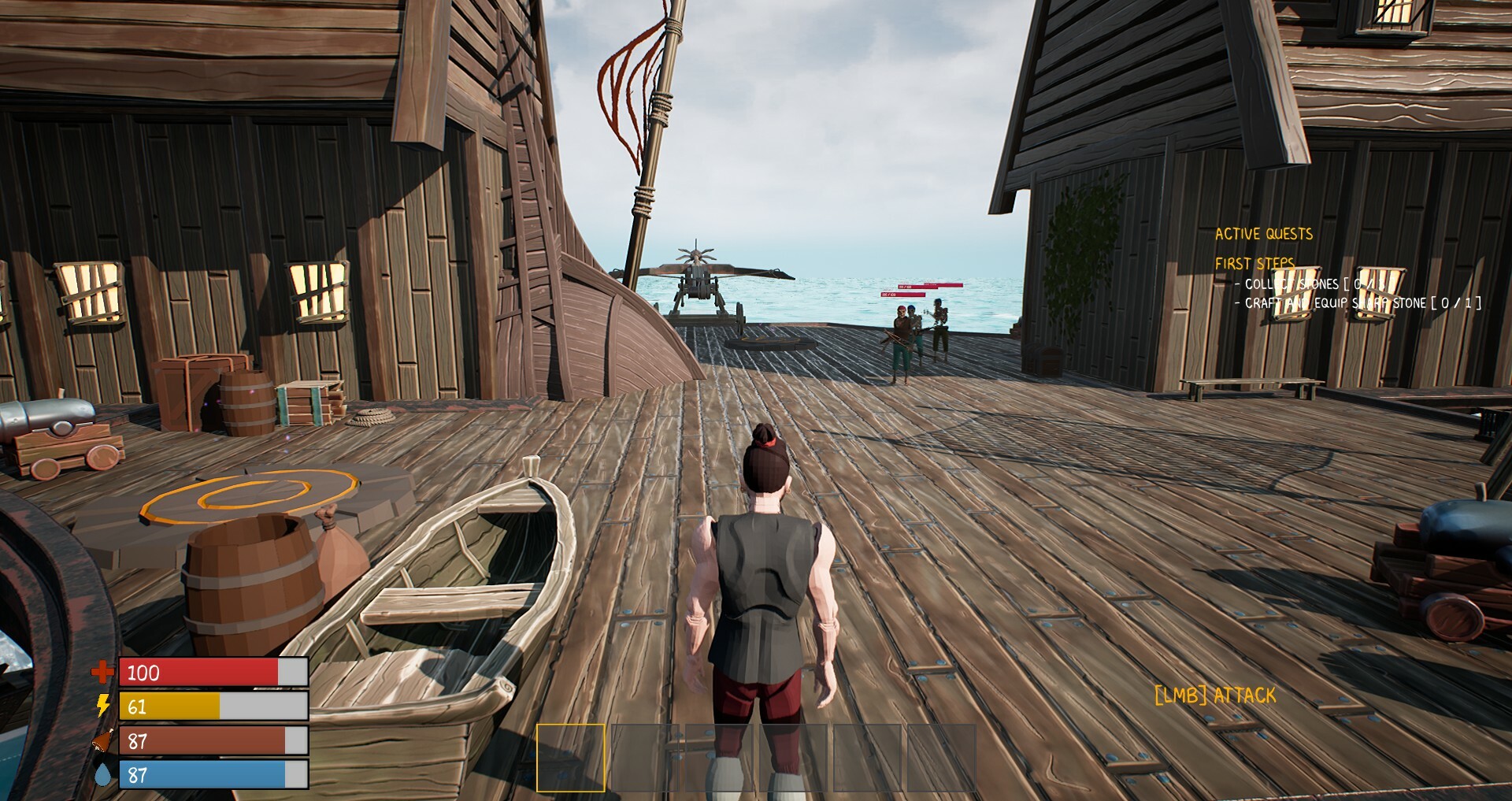The width and height of the screenshot is (1512, 801).
Task: Toggle the ACTIVE QUESTS panel visibility
Action: tap(1263, 233)
